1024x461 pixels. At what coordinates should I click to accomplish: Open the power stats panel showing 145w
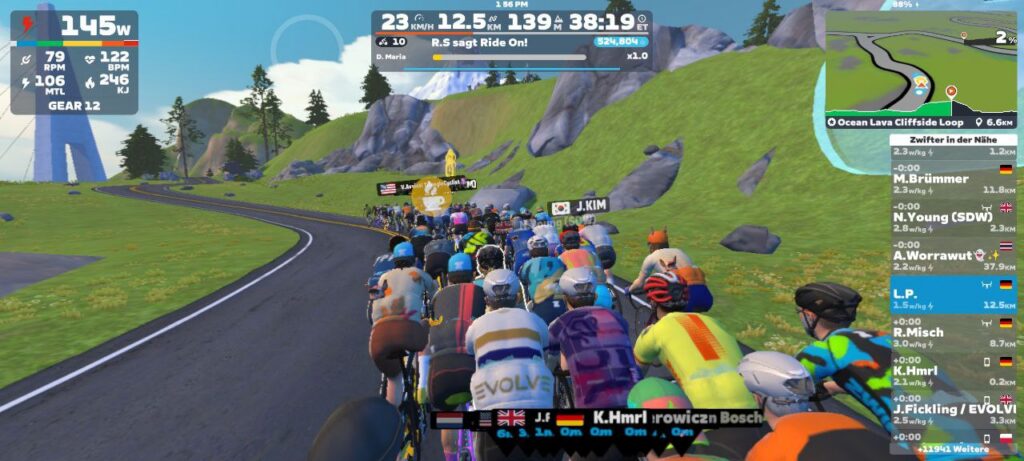(74, 60)
